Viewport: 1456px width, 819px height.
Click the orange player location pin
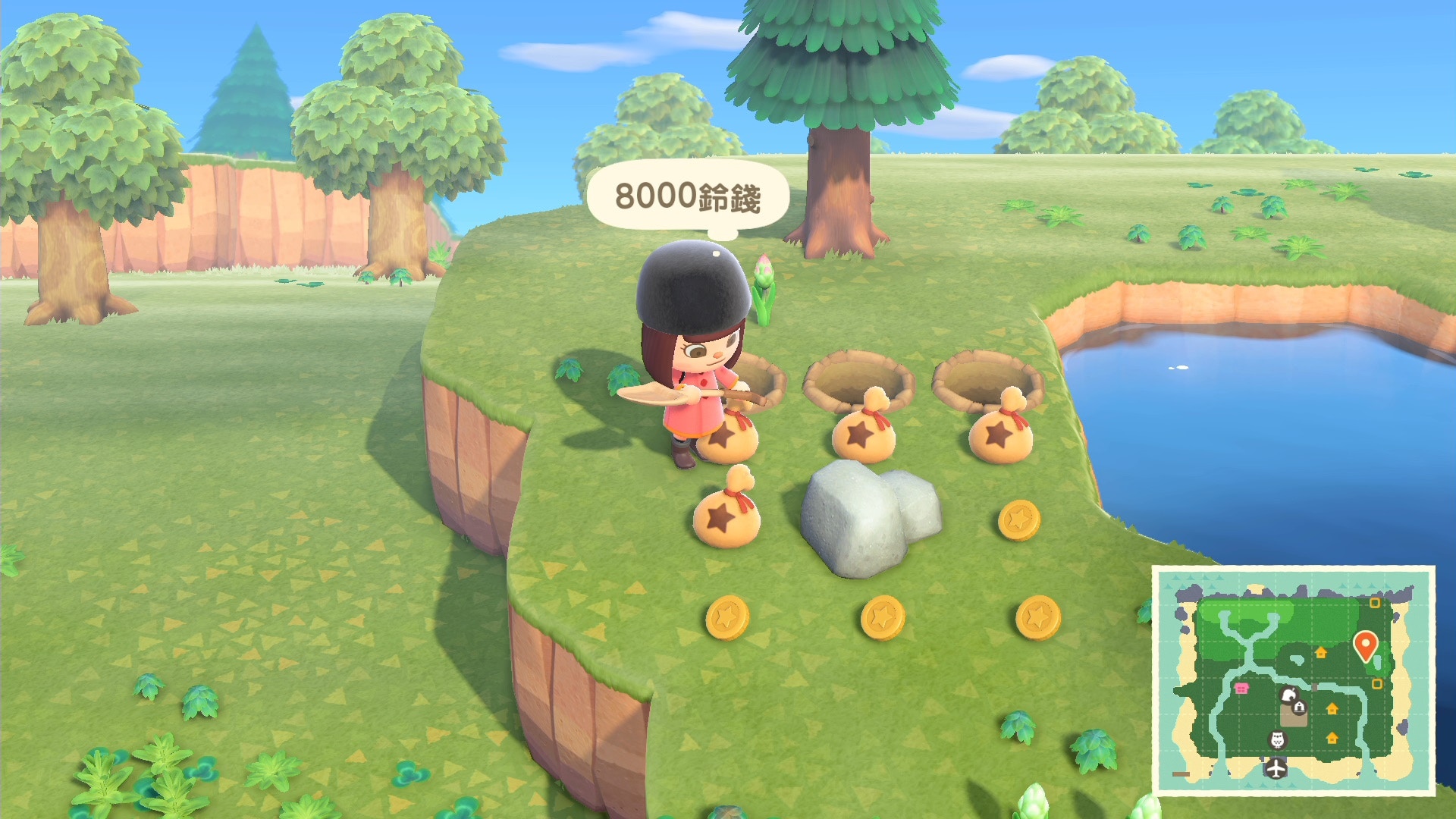(1365, 645)
